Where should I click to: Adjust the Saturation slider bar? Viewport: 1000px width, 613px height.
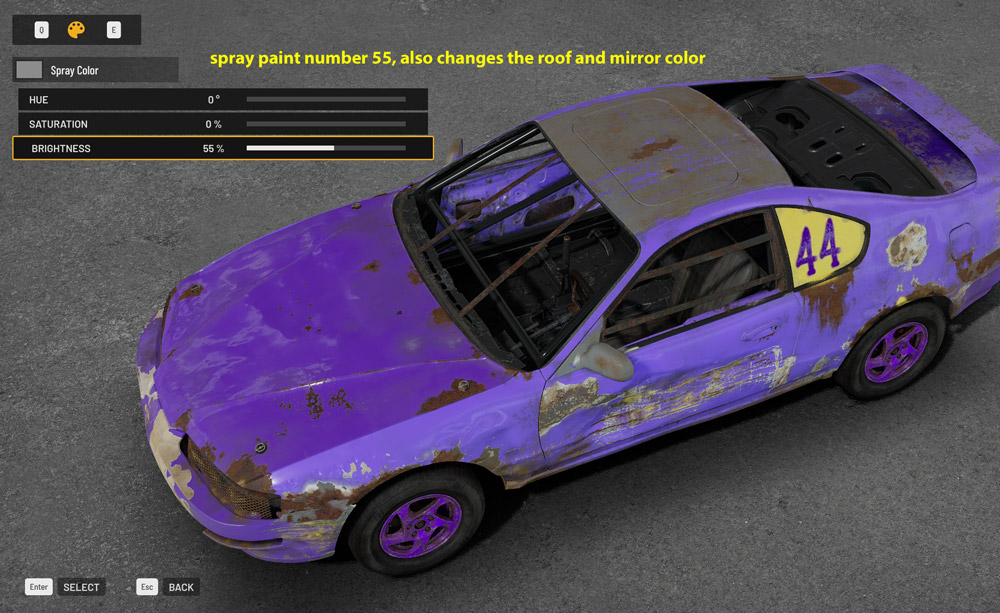pos(325,124)
